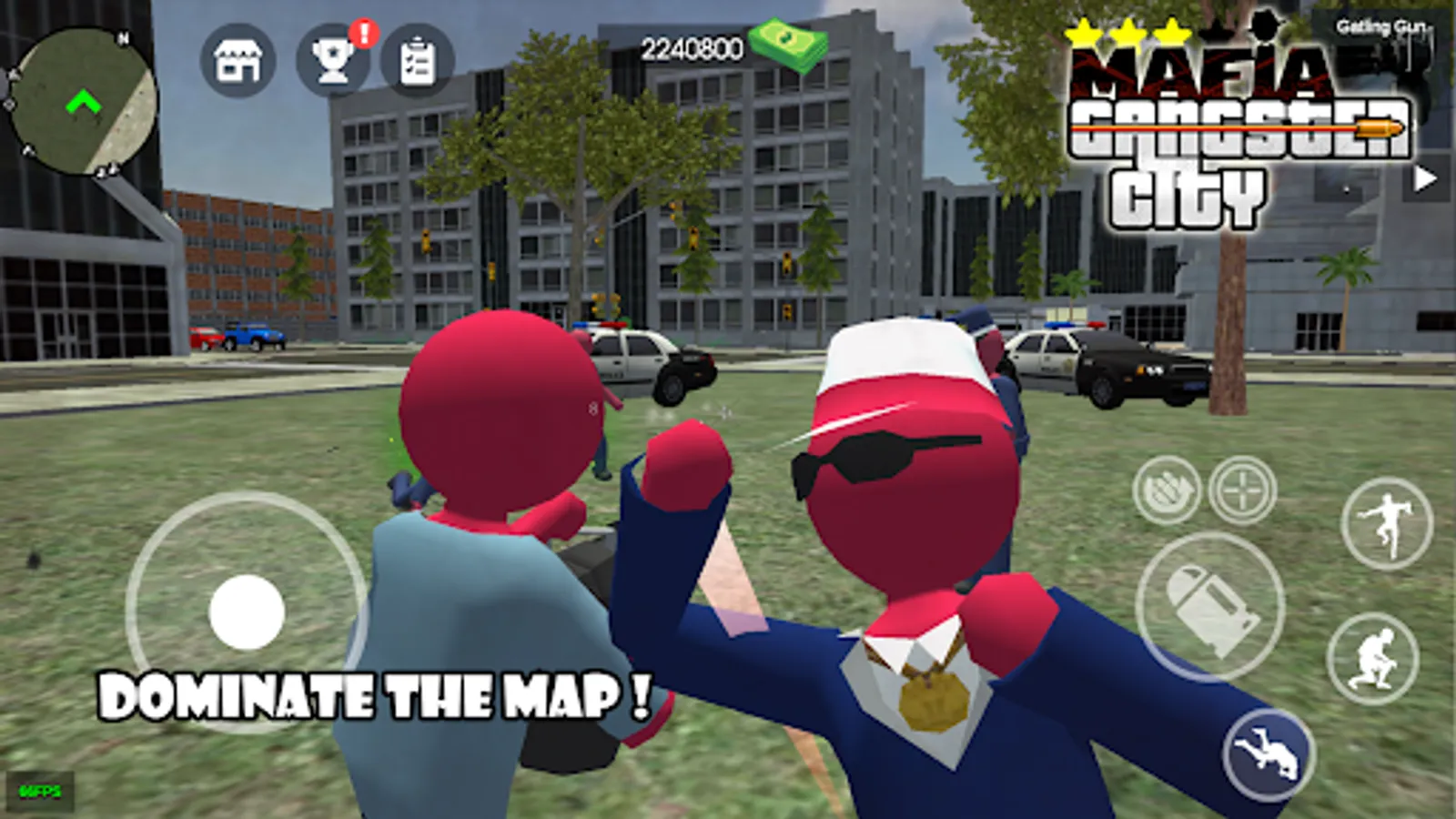Enable aim mode via crosshair button
Image resolution: width=1456 pixels, height=819 pixels.
(1243, 490)
